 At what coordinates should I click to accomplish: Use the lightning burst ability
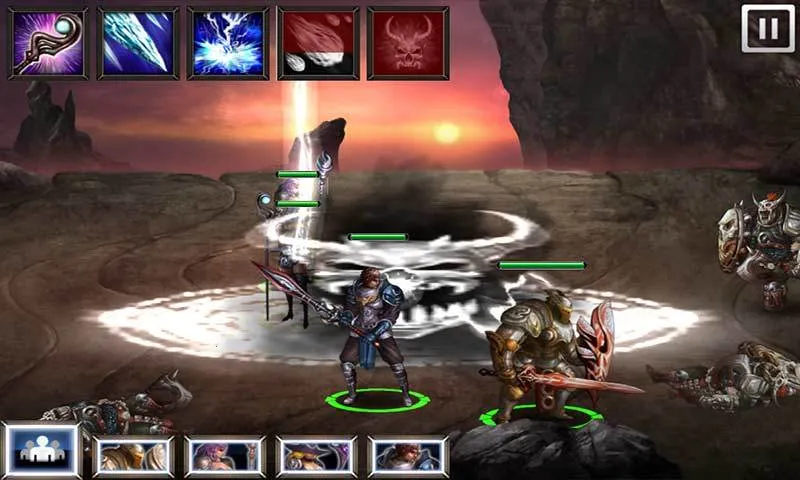(x=228, y=43)
